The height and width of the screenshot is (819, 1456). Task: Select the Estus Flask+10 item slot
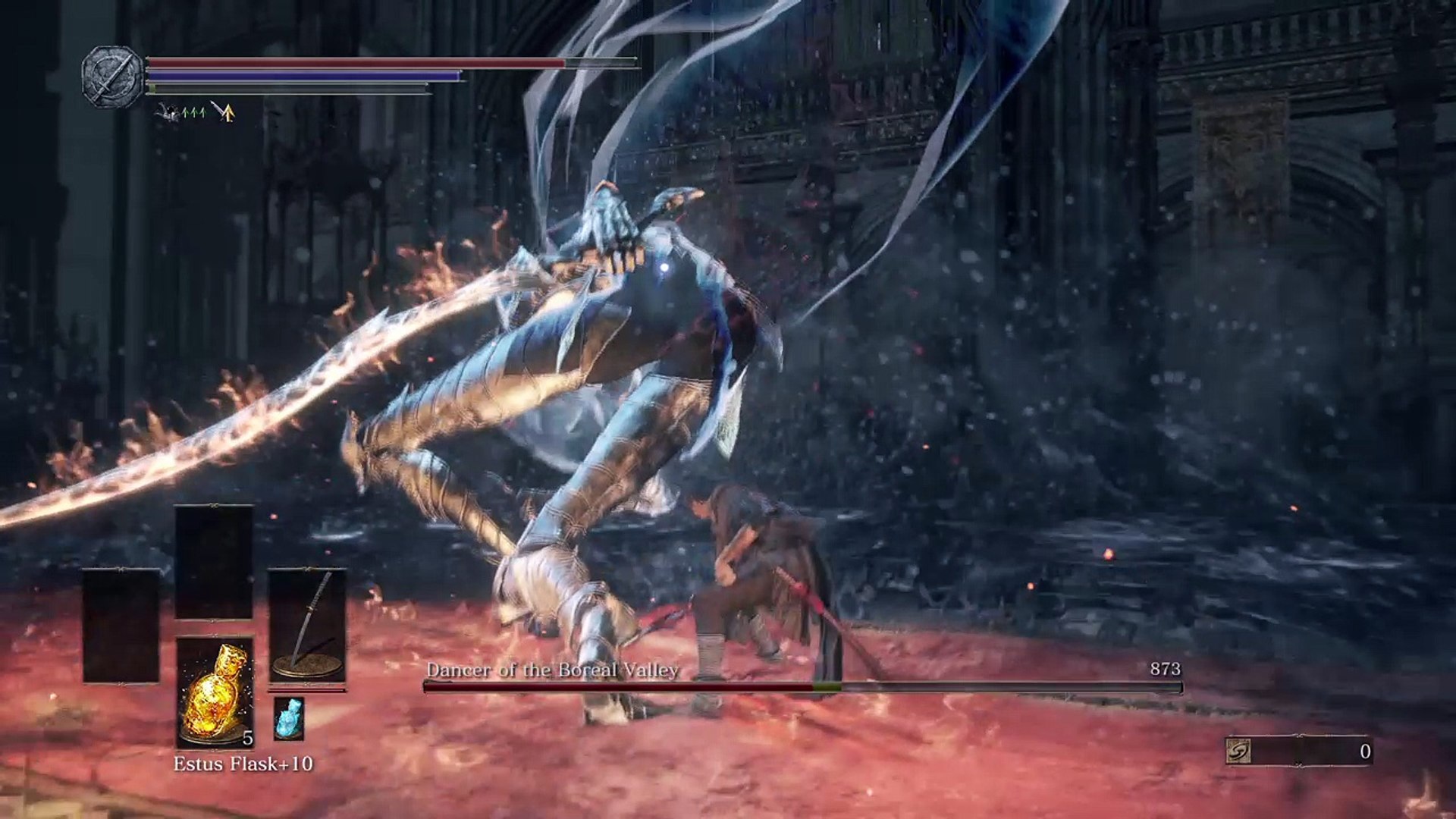coord(215,692)
